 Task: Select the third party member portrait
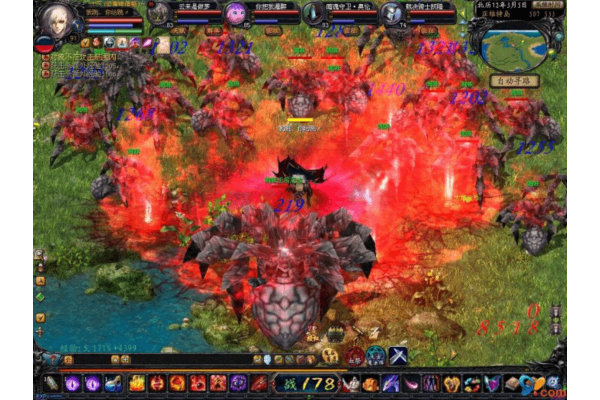click(x=314, y=13)
